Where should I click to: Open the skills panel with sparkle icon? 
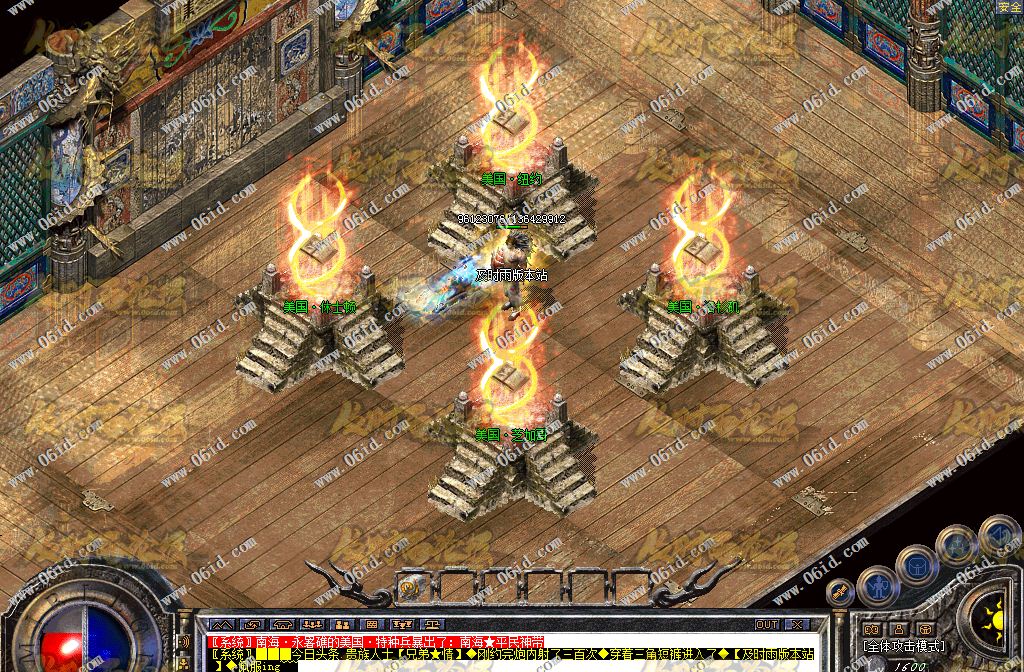[x=957, y=546]
